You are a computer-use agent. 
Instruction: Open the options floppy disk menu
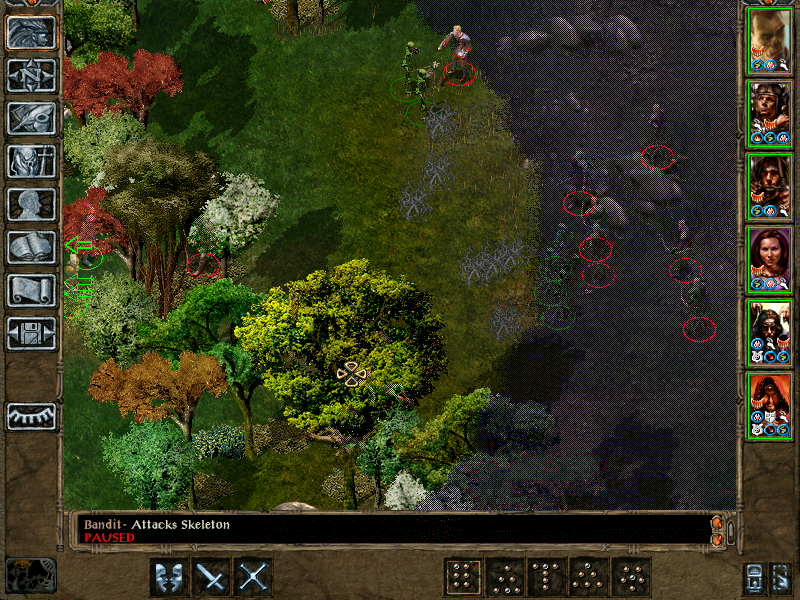[x=31, y=333]
